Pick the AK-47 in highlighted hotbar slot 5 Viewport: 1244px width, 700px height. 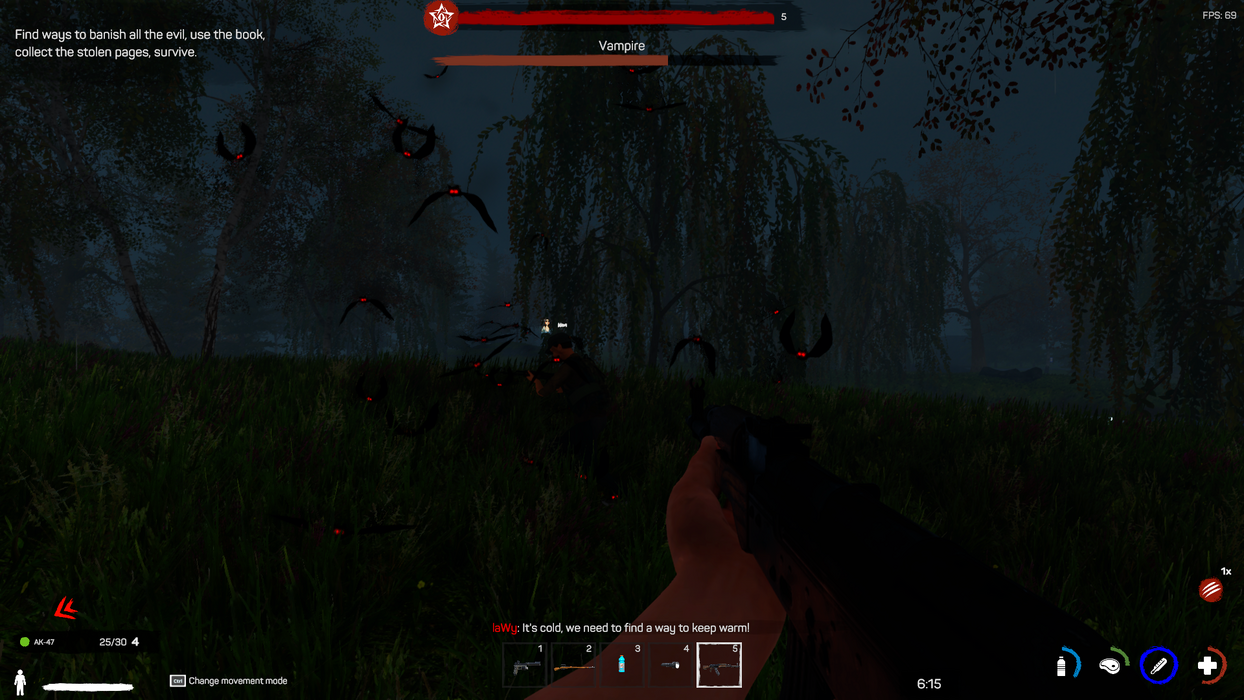pos(719,665)
